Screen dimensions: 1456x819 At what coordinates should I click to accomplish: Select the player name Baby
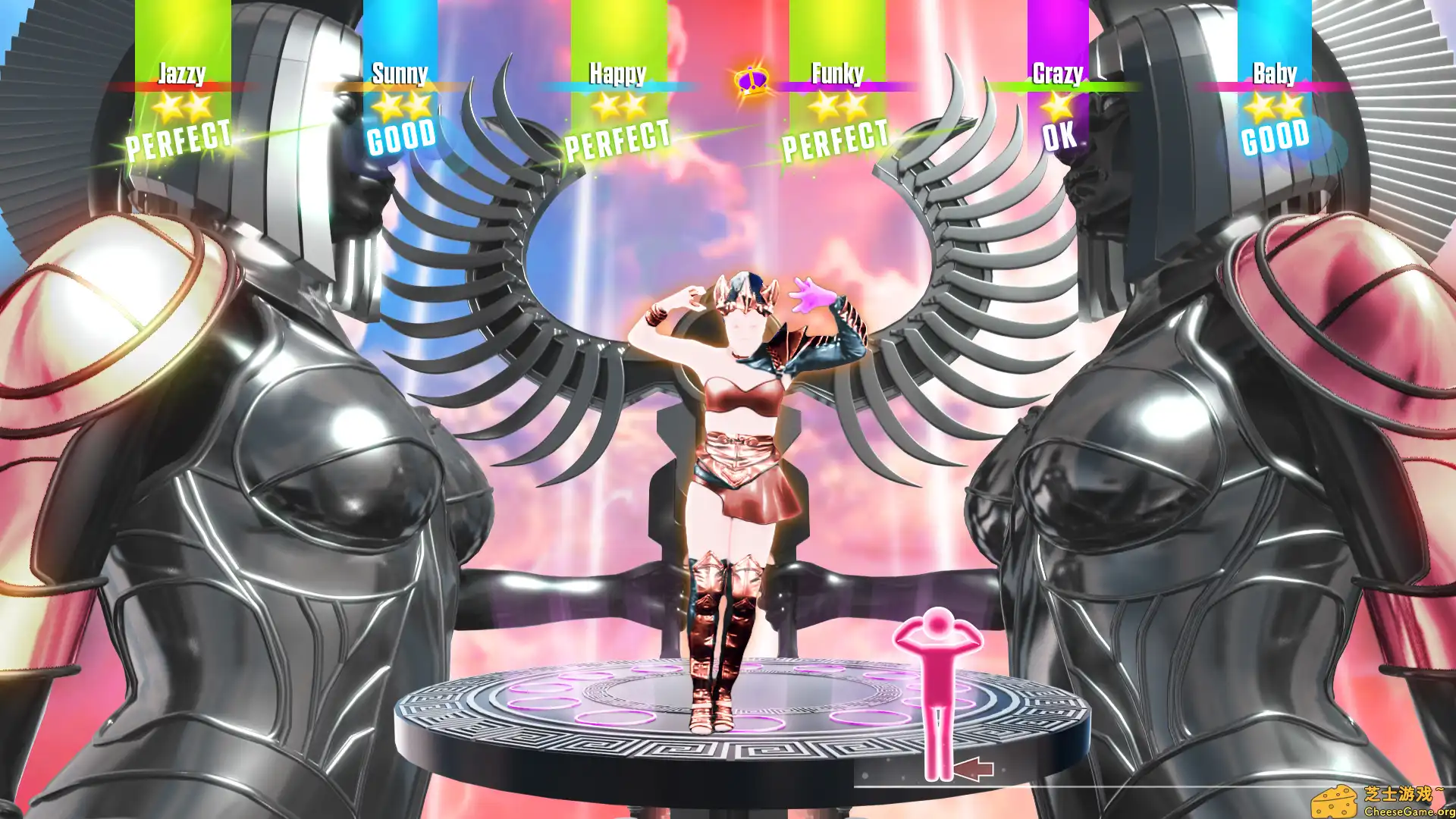point(1276,74)
